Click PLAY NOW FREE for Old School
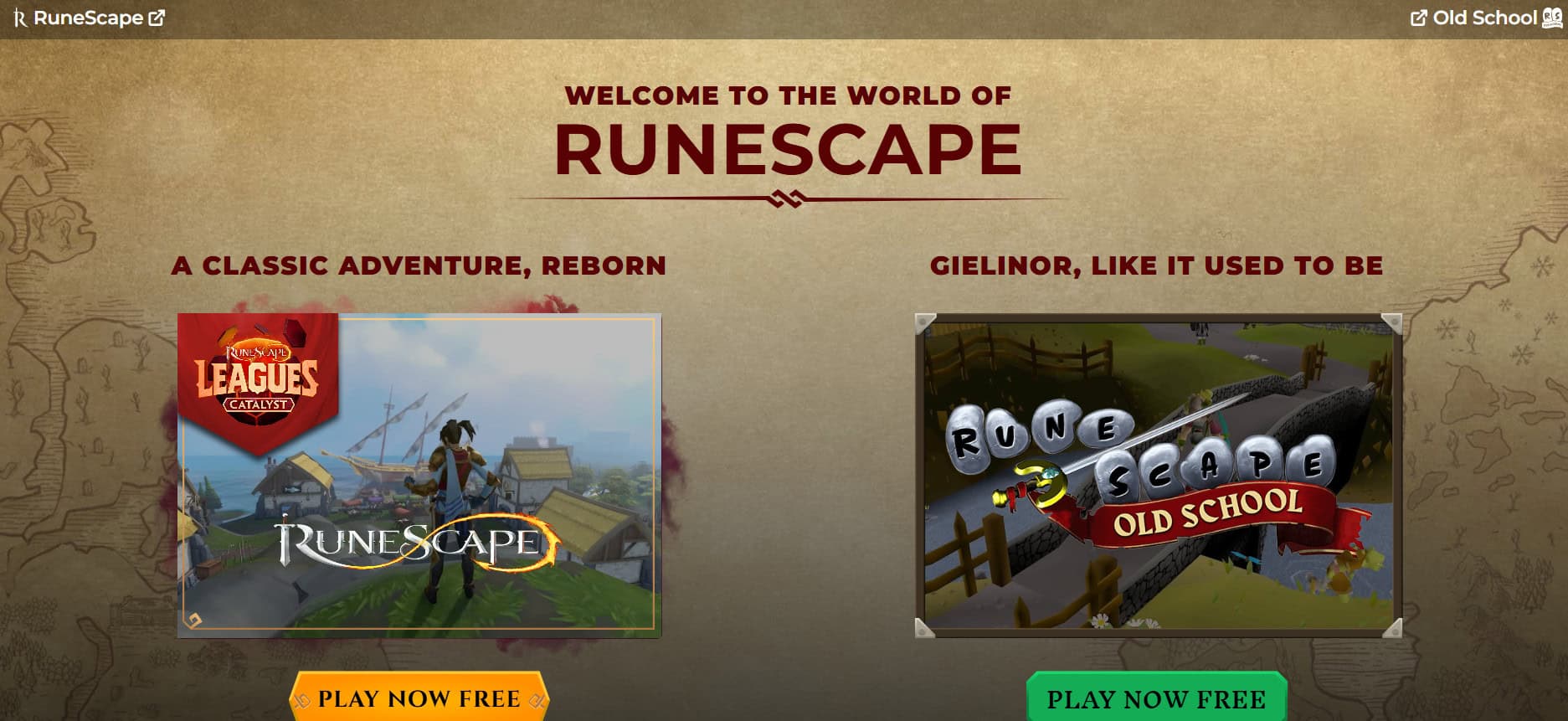The height and width of the screenshot is (721, 1568). pos(1156,698)
